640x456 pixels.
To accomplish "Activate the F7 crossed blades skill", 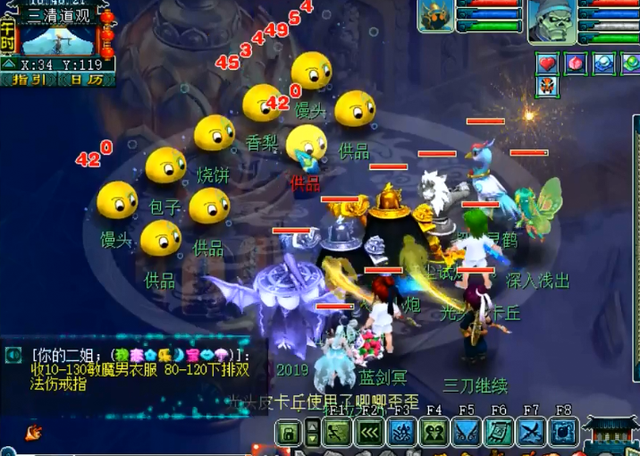I will click(x=531, y=432).
